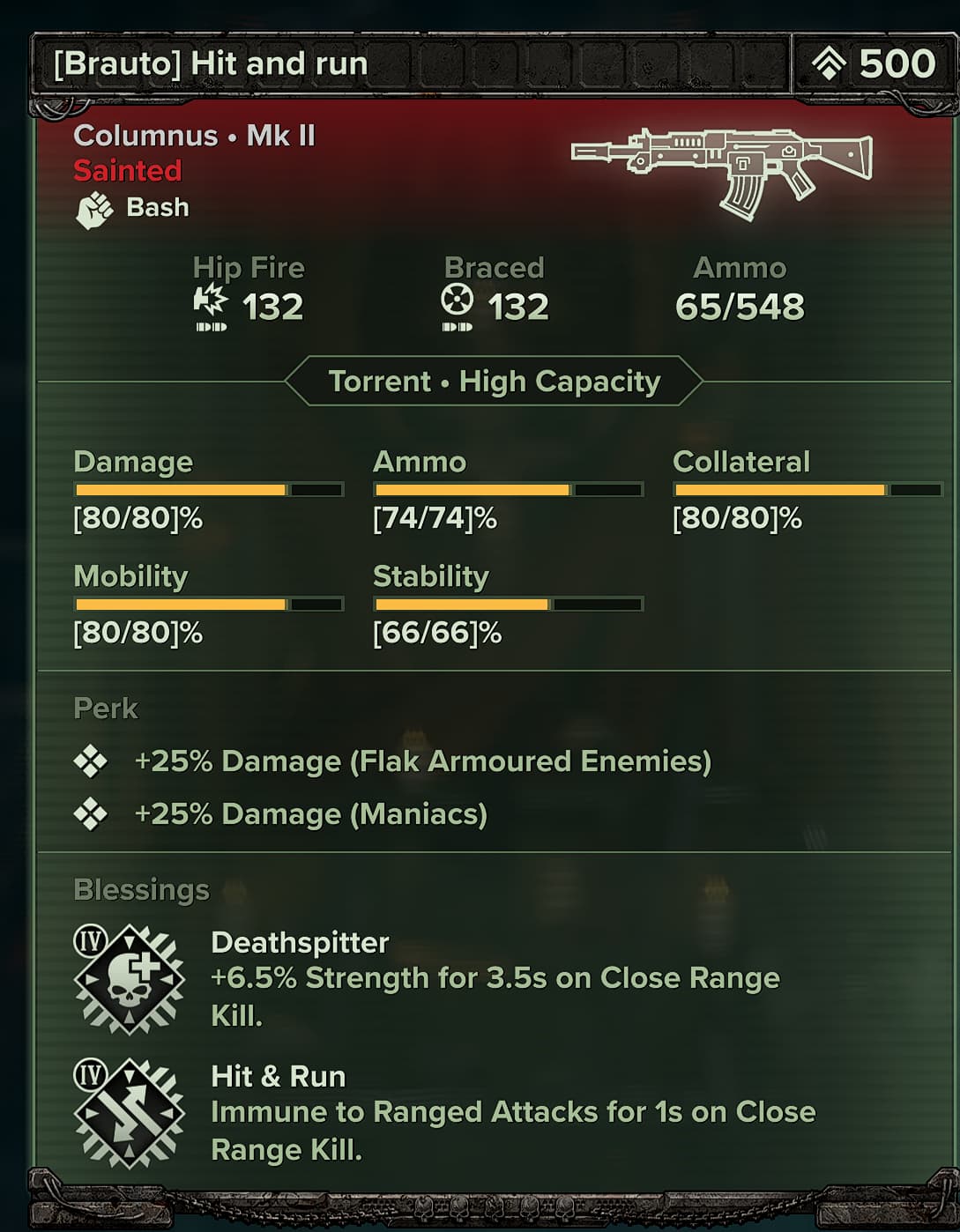
Task: Click the Bash fist icon
Action: [94, 210]
